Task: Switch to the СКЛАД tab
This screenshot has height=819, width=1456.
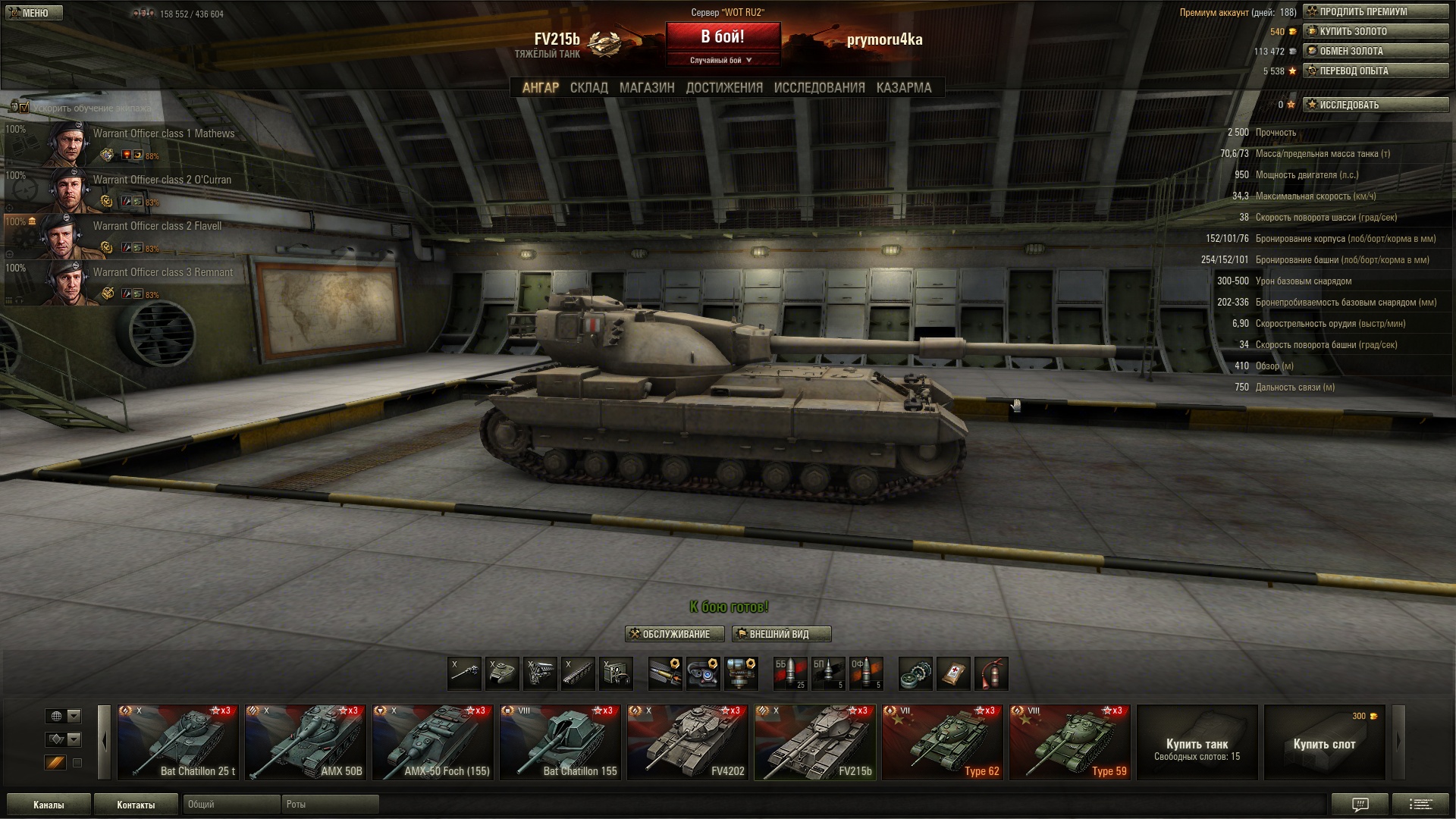Action: click(588, 88)
